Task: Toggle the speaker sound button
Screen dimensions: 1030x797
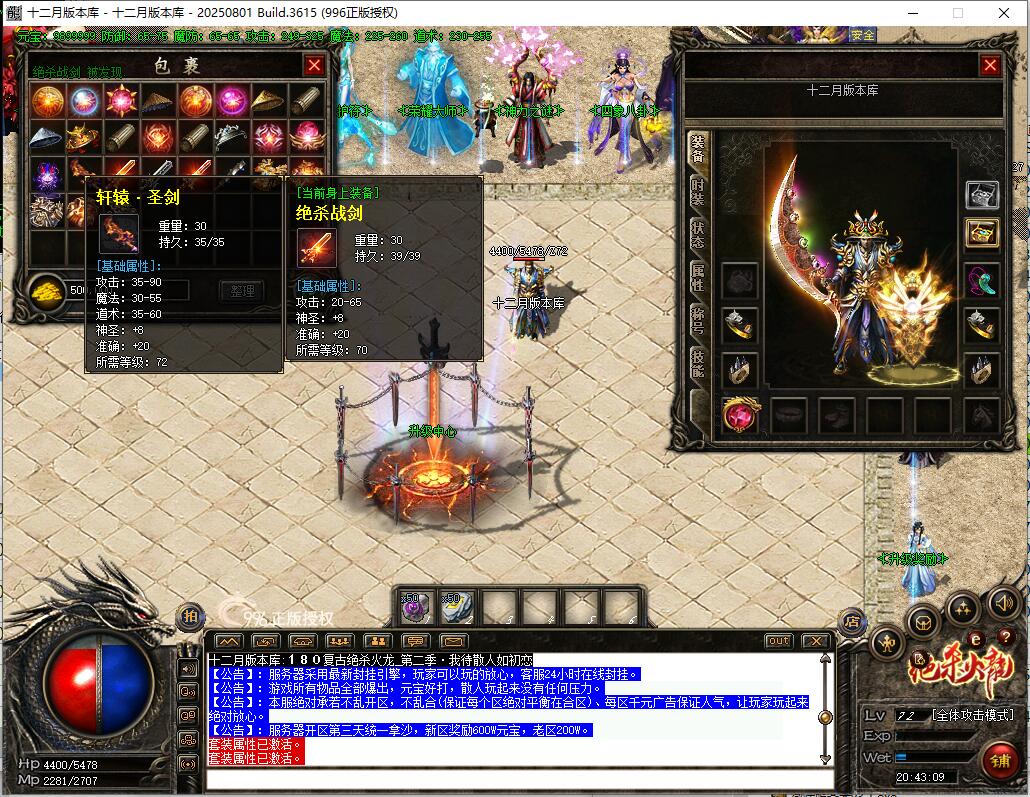Action: 1005,603
